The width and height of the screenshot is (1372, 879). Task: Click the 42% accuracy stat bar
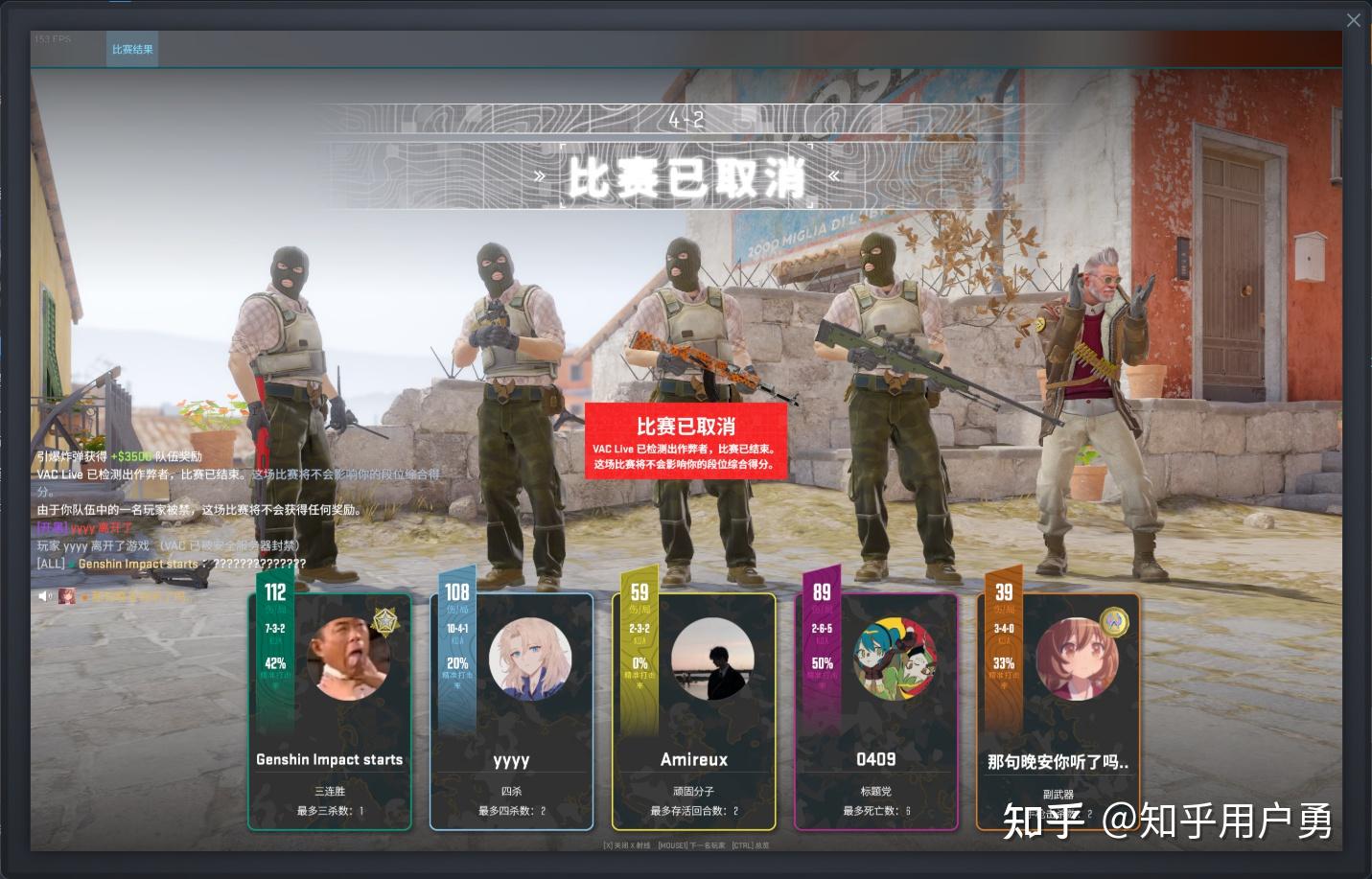[276, 662]
